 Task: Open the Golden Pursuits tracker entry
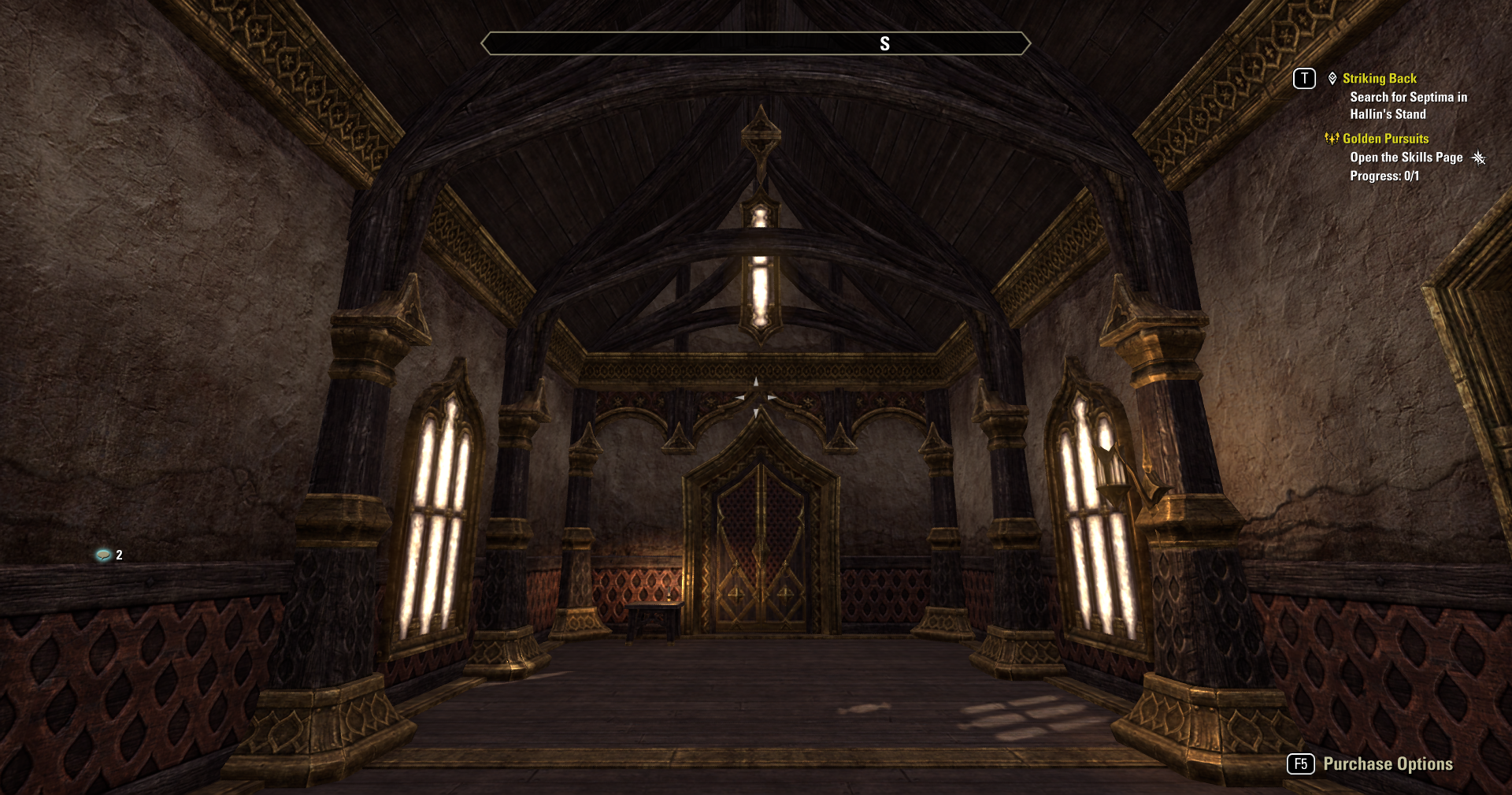pos(1384,139)
